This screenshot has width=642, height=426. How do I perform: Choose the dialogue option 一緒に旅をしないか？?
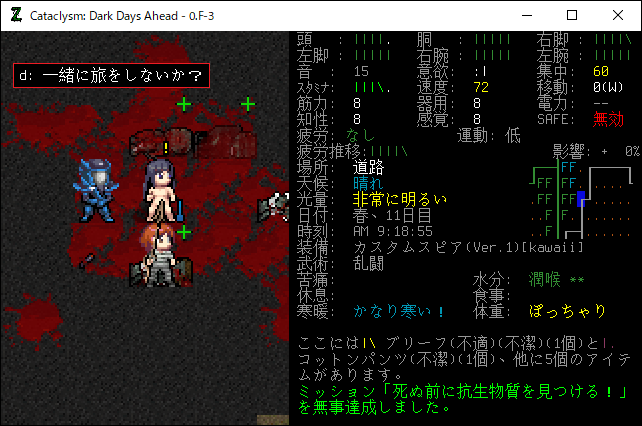[111, 75]
